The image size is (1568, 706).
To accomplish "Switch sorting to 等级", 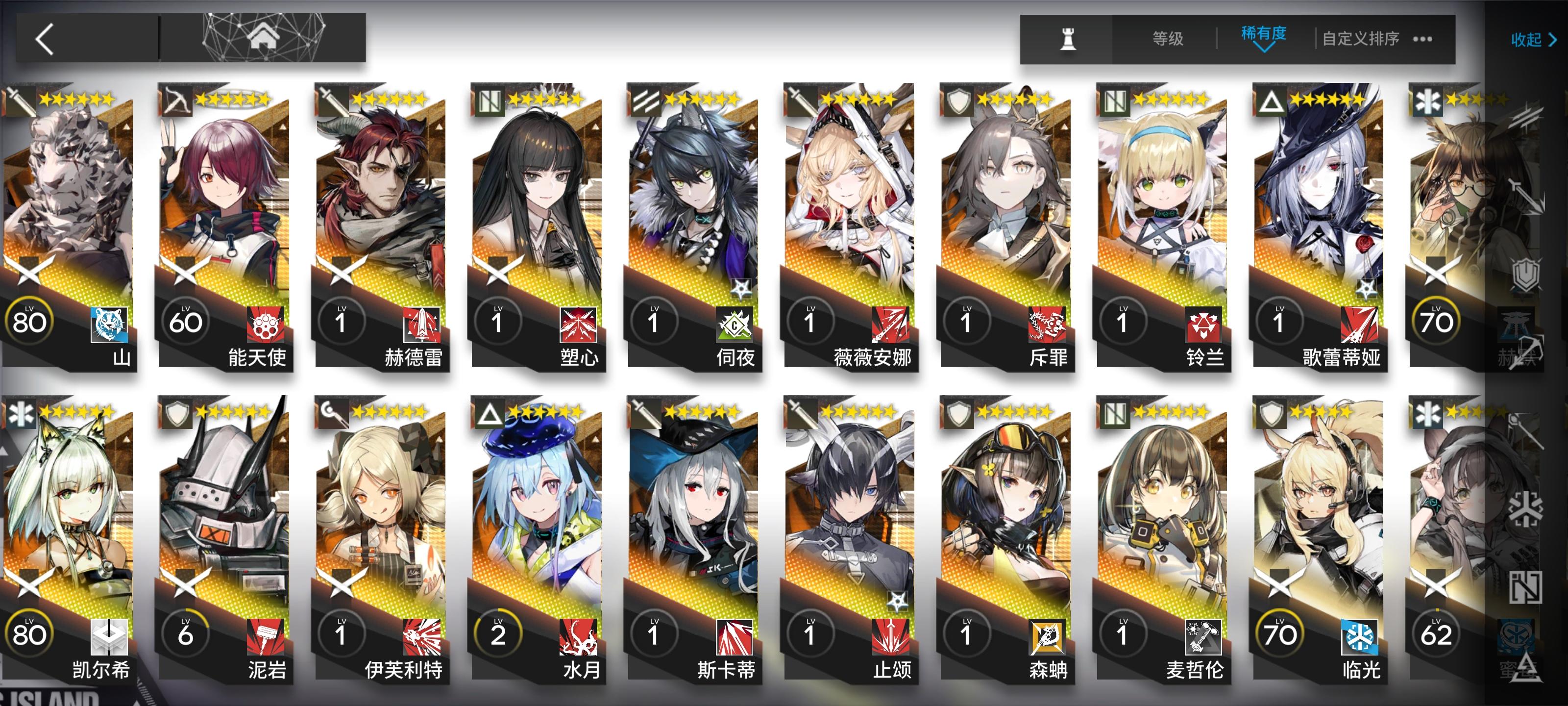I will [1168, 38].
